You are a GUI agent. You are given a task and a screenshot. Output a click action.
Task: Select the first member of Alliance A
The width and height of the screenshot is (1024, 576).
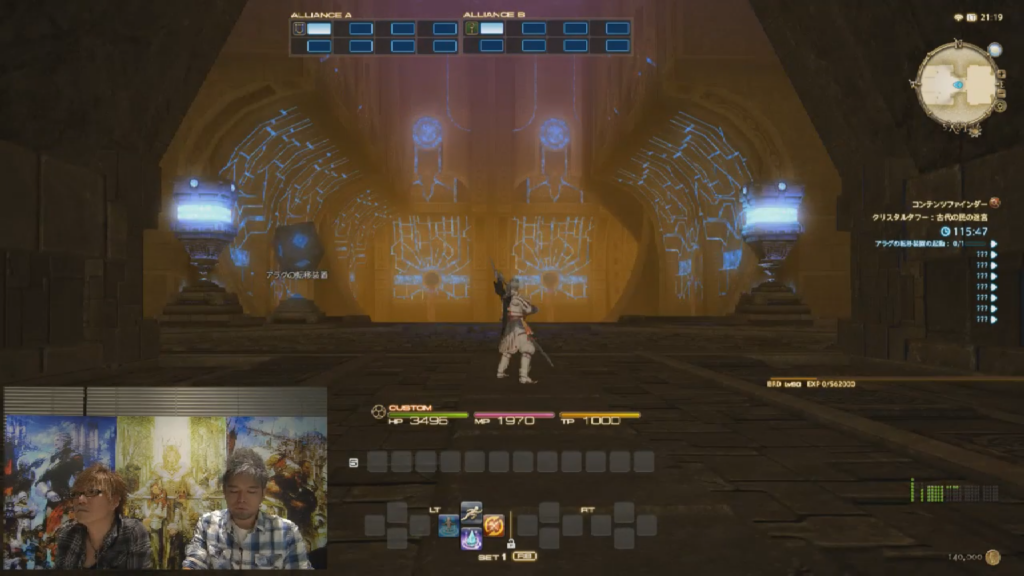point(318,28)
